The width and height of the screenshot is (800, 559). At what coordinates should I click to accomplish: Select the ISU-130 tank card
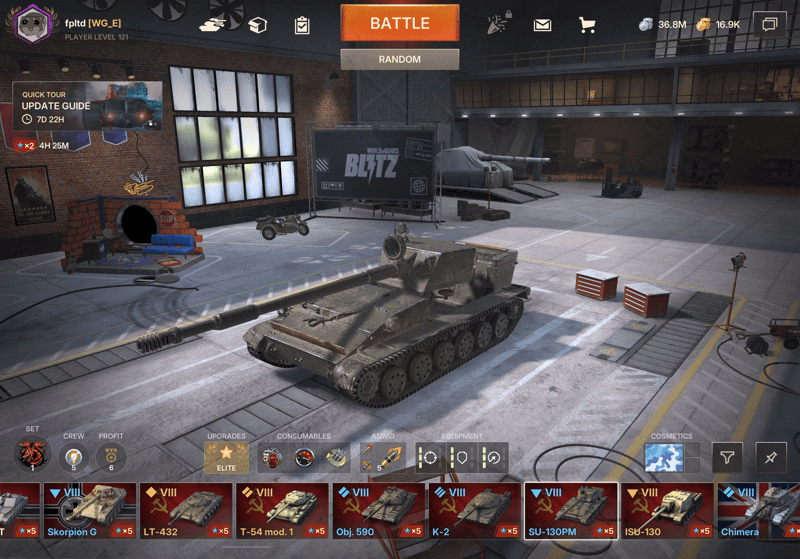[x=666, y=511]
